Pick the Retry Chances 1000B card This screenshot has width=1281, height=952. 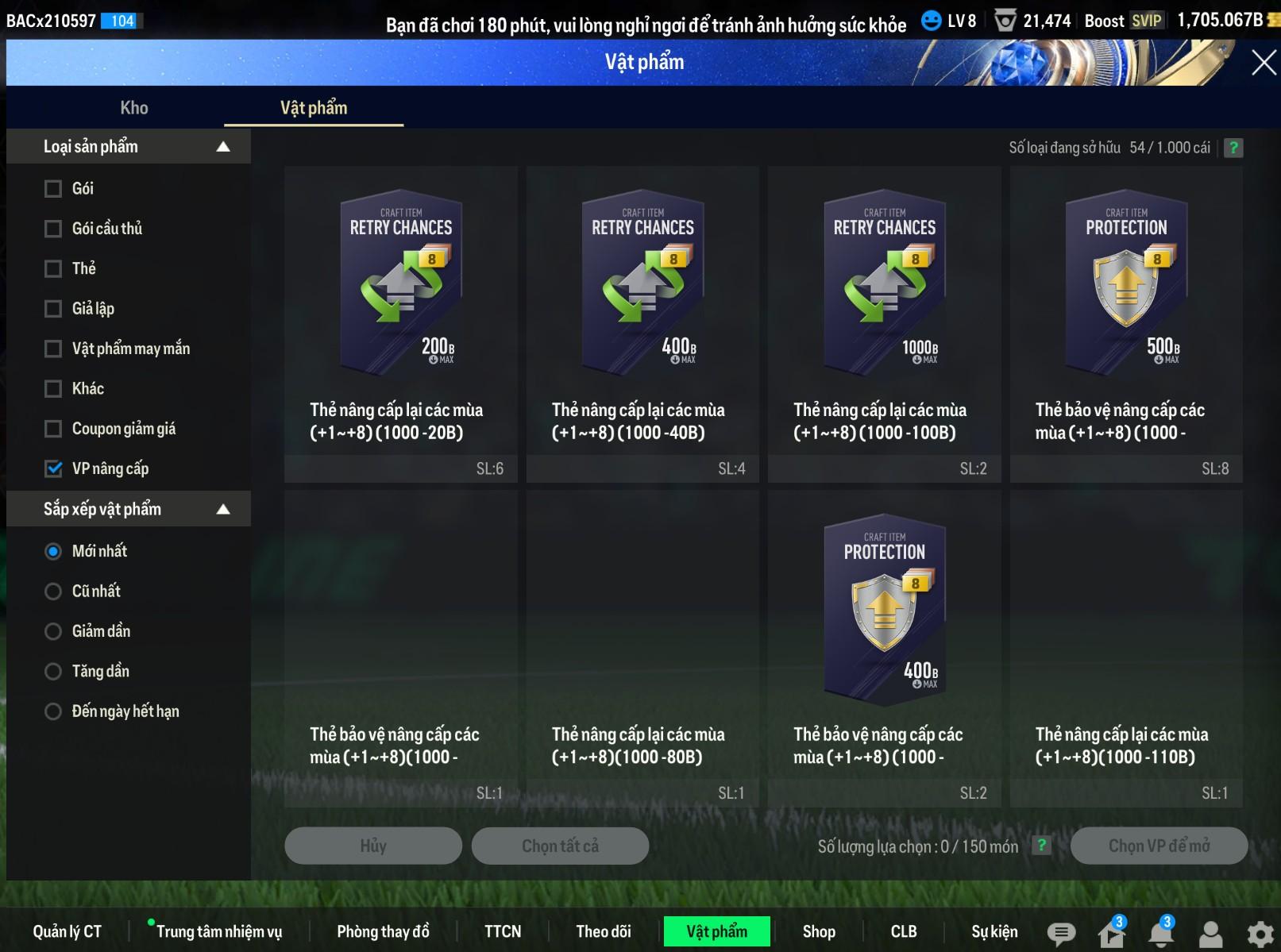pyautogui.click(x=884, y=282)
